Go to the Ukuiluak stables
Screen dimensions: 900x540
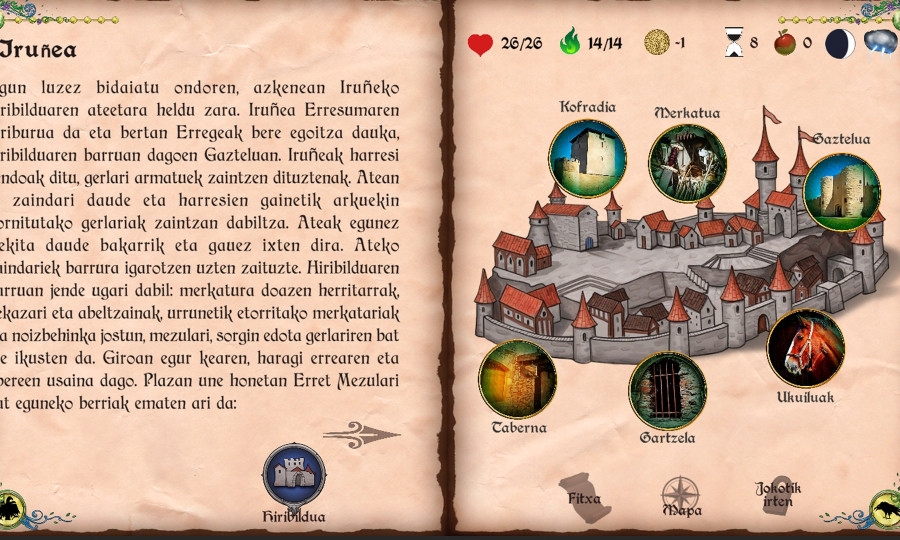(x=805, y=348)
